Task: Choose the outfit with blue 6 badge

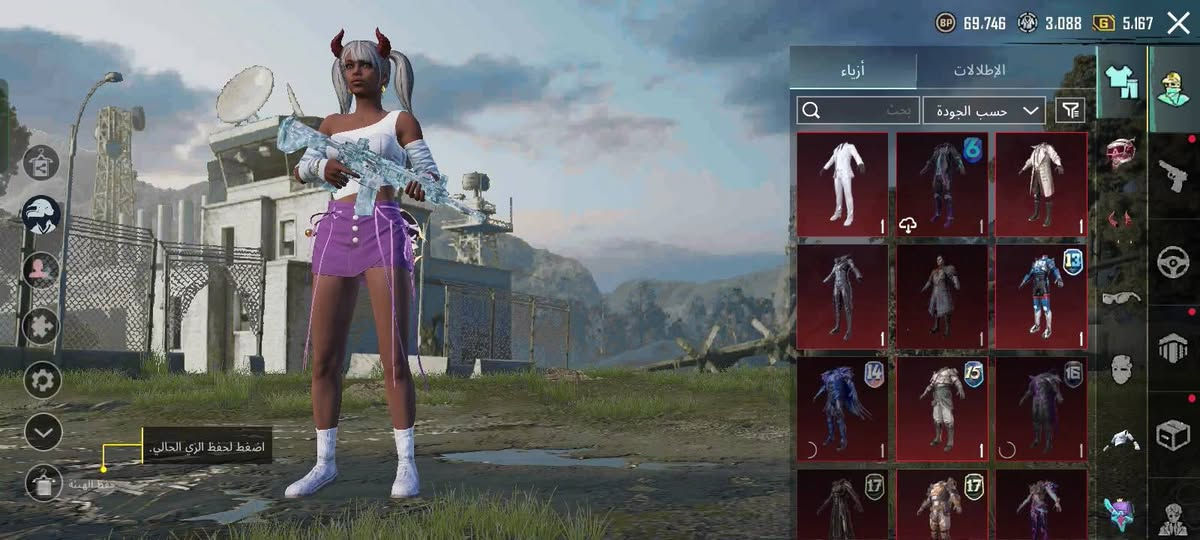Action: (941, 184)
